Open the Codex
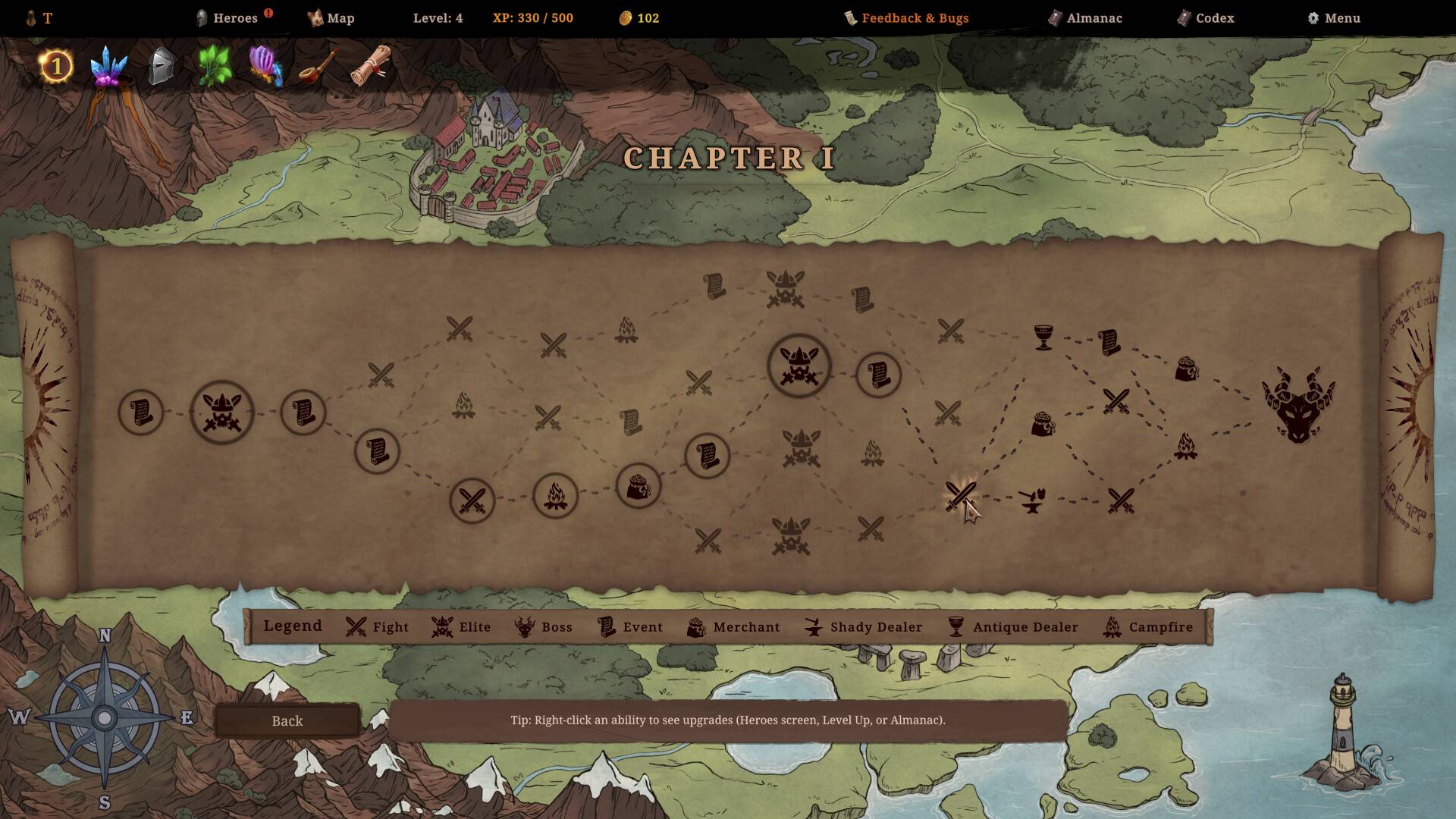 1206,18
